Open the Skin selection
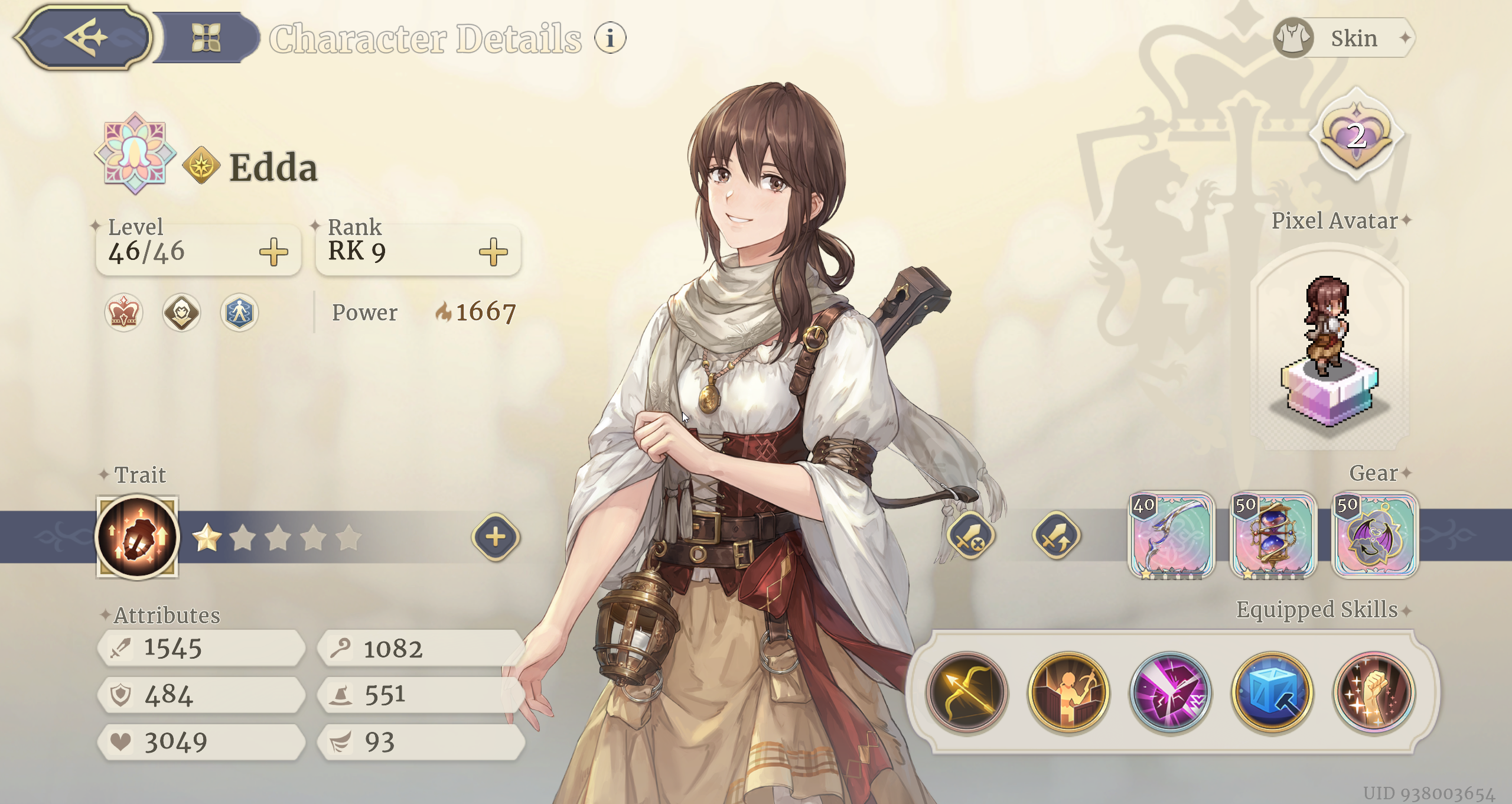 point(1344,38)
